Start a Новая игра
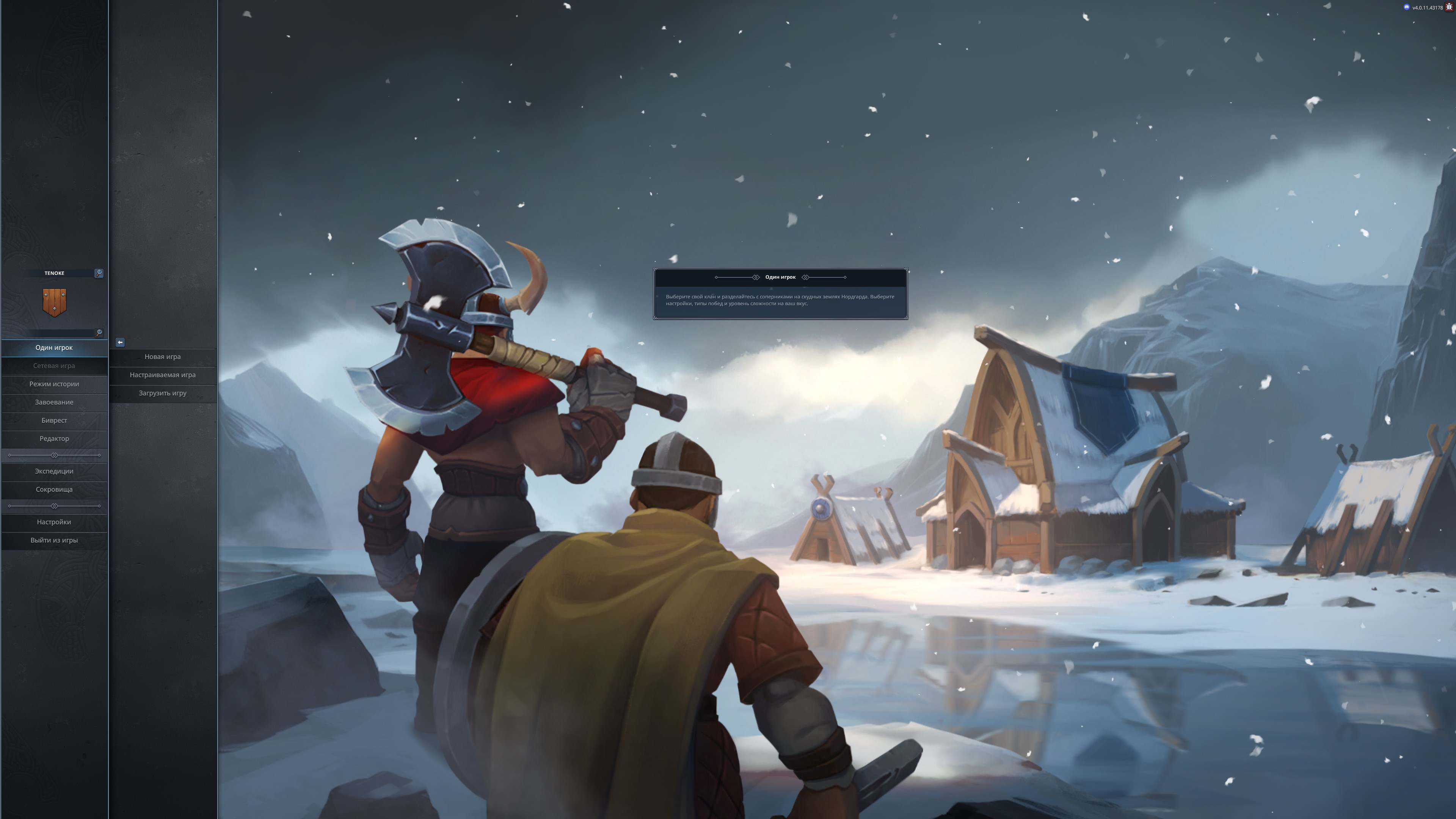Screen dimensions: 1456x819 click(x=163, y=357)
